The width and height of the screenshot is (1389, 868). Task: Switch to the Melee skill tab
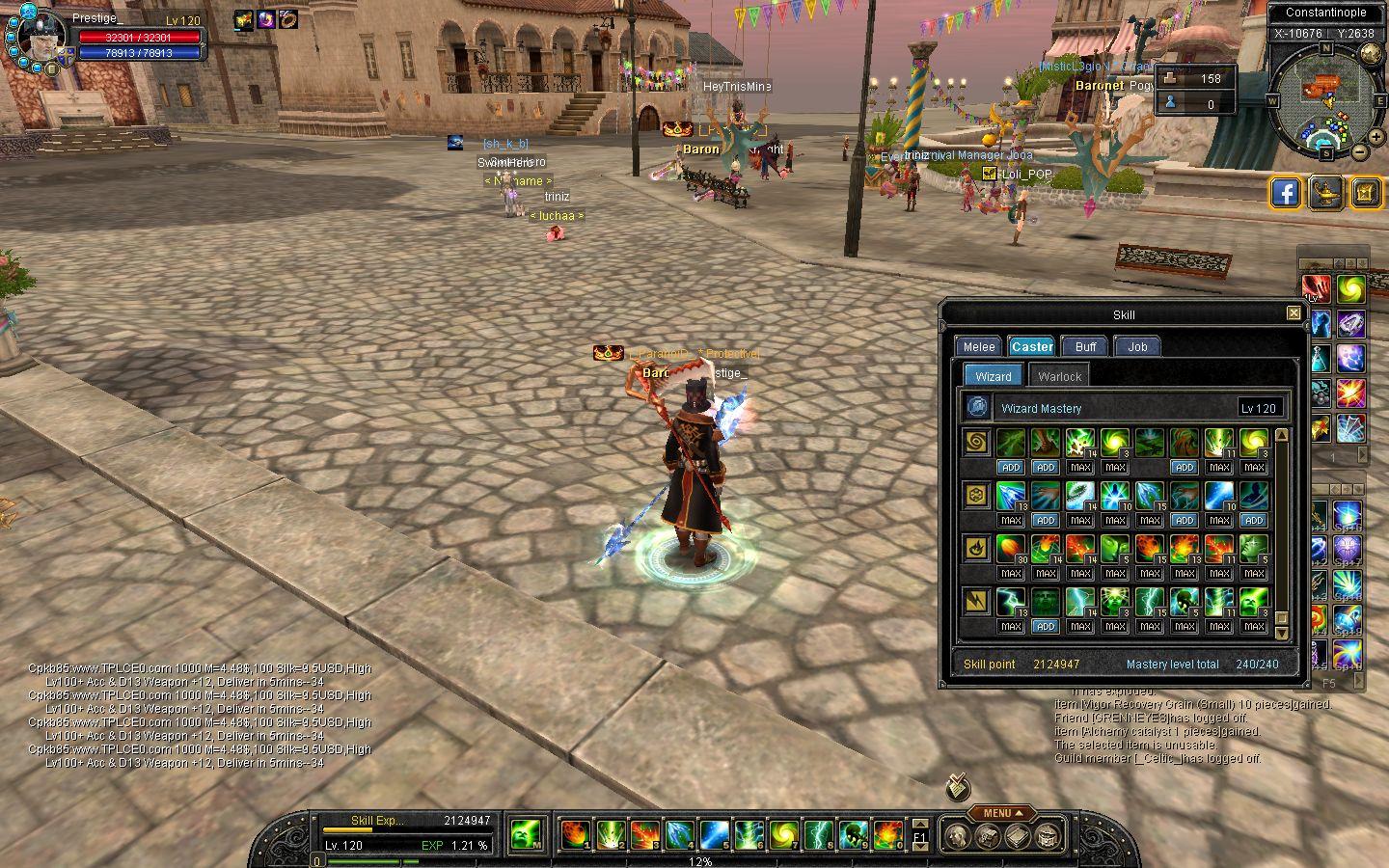979,347
